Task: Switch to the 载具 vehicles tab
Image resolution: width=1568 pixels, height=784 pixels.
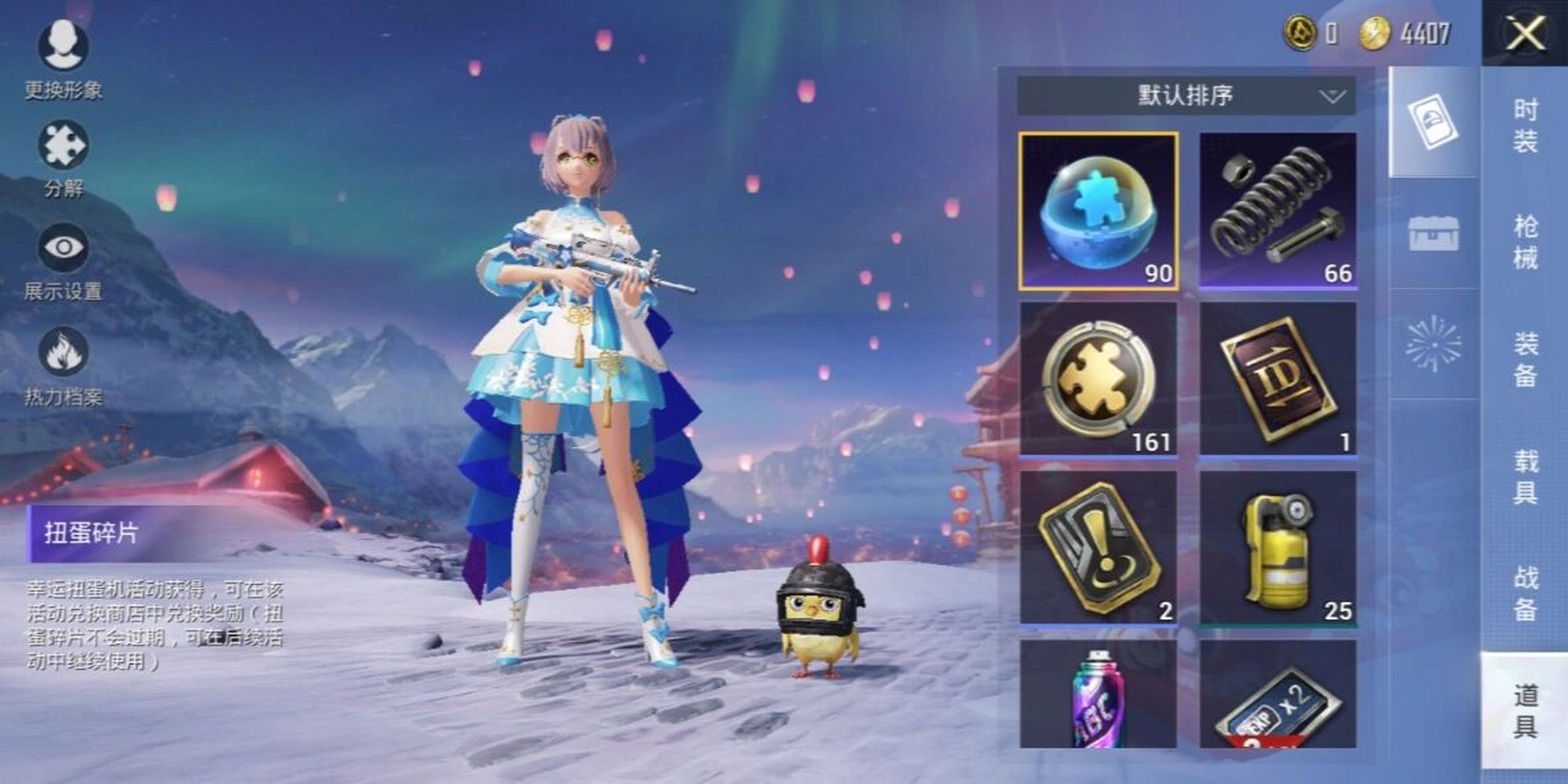Action: 1525,477
